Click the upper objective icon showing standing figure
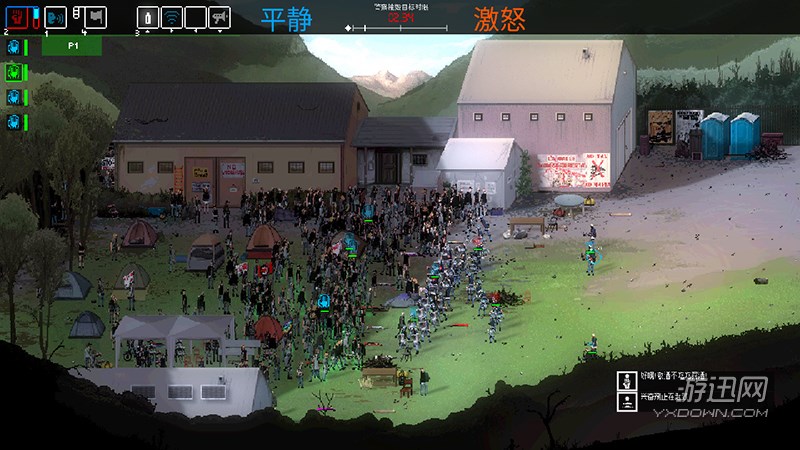 pyautogui.click(x=627, y=380)
